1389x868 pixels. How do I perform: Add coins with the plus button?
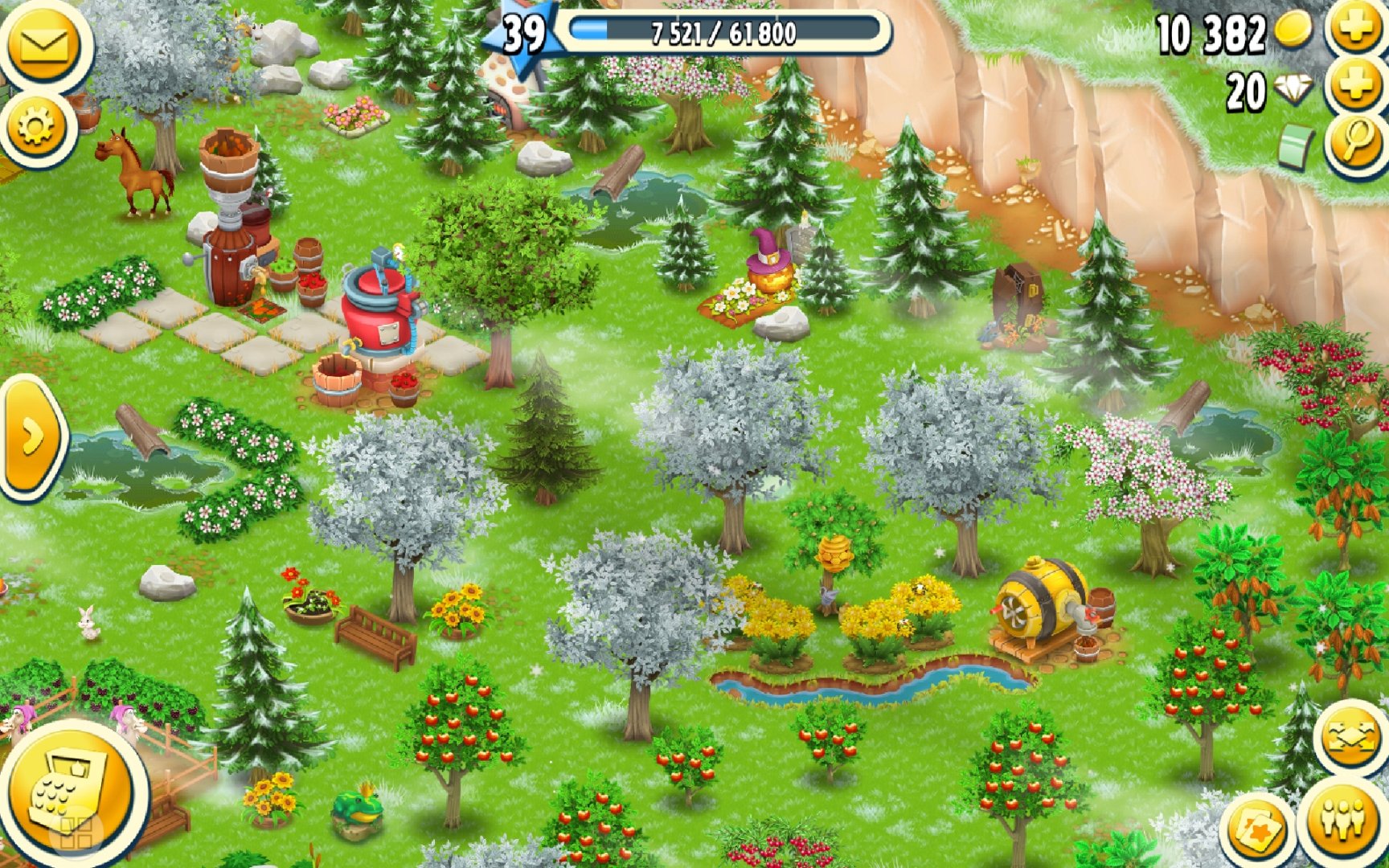[1355, 30]
